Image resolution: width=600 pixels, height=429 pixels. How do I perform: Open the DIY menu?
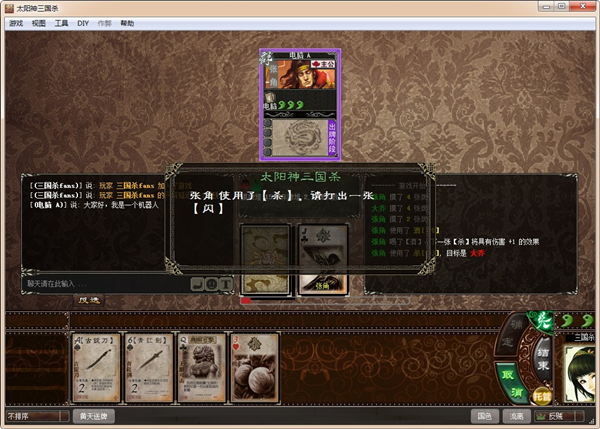[83, 21]
